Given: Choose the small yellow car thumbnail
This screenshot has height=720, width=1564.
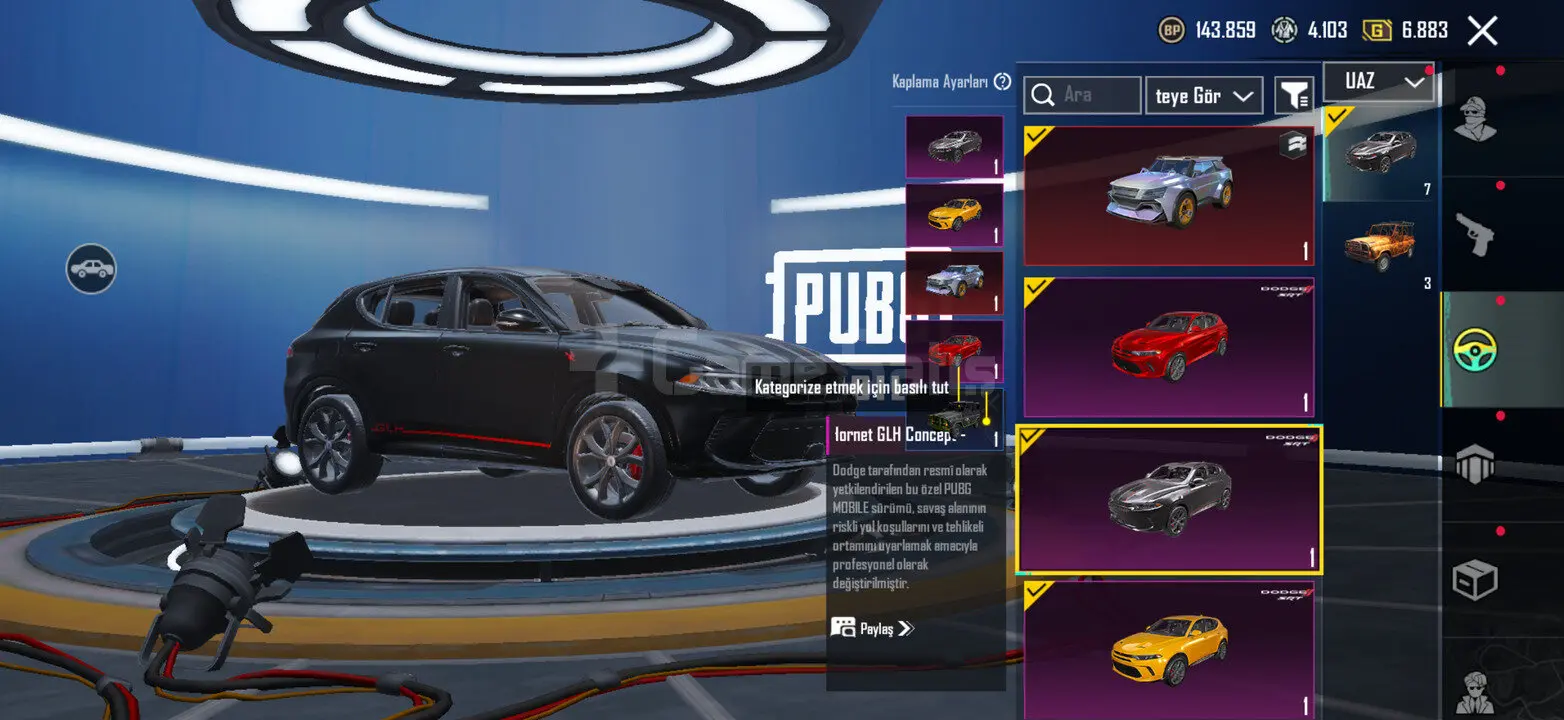Looking at the screenshot, I should 954,214.
